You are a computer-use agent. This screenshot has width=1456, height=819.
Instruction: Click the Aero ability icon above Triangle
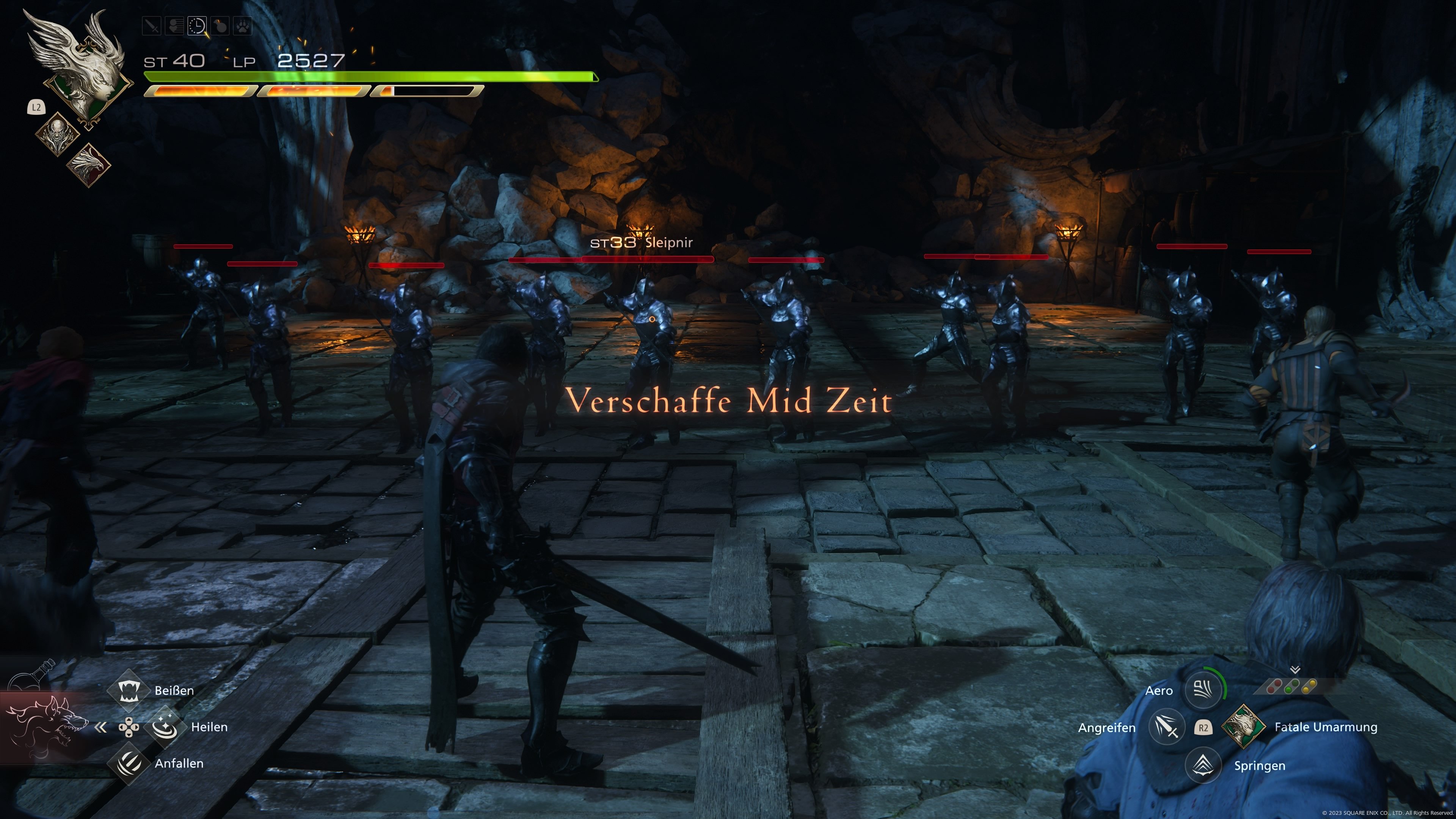pyautogui.click(x=1203, y=689)
